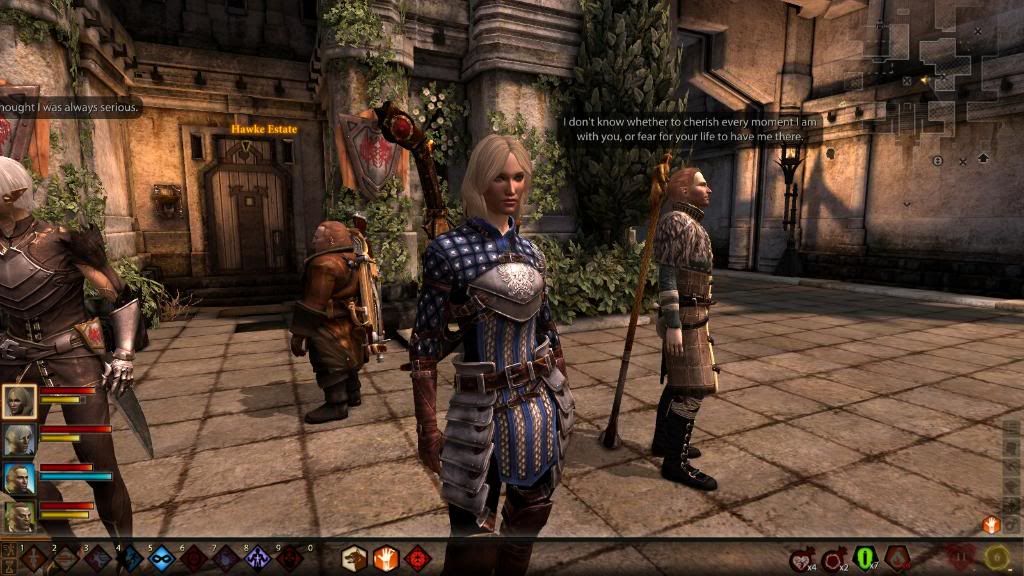Choose the mage Anders party portrait
The image size is (1024, 576).
[x=19, y=478]
